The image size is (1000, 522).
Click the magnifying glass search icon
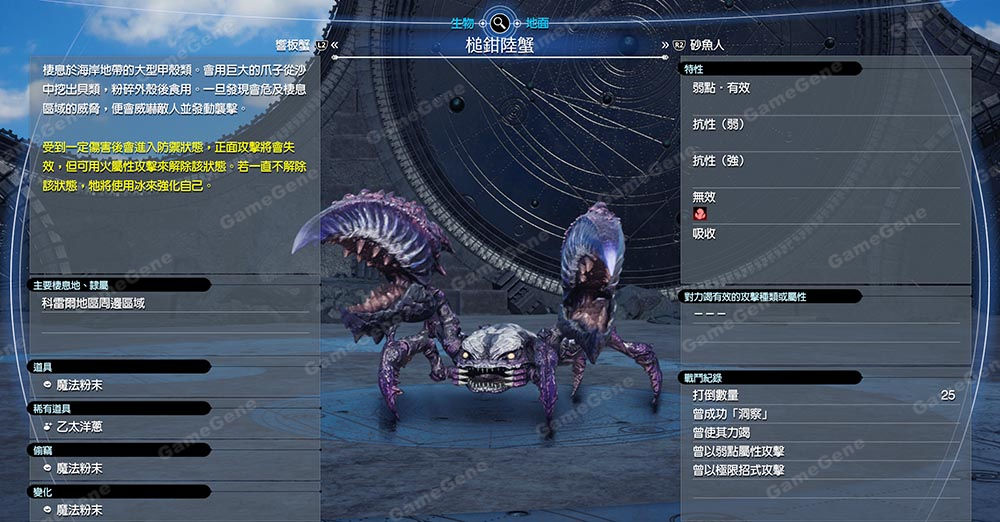click(497, 21)
